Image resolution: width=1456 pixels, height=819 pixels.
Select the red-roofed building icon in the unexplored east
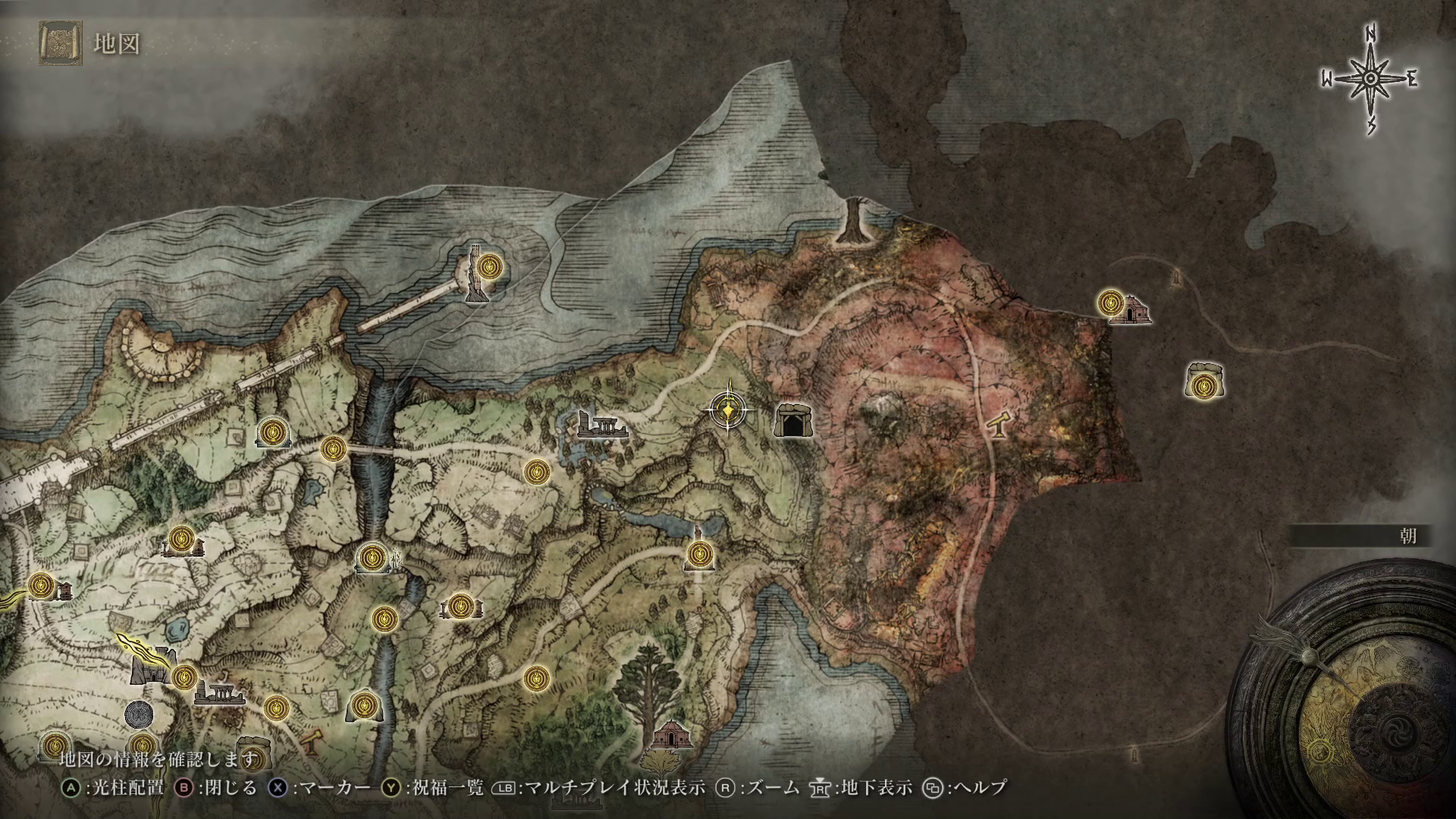(1131, 310)
